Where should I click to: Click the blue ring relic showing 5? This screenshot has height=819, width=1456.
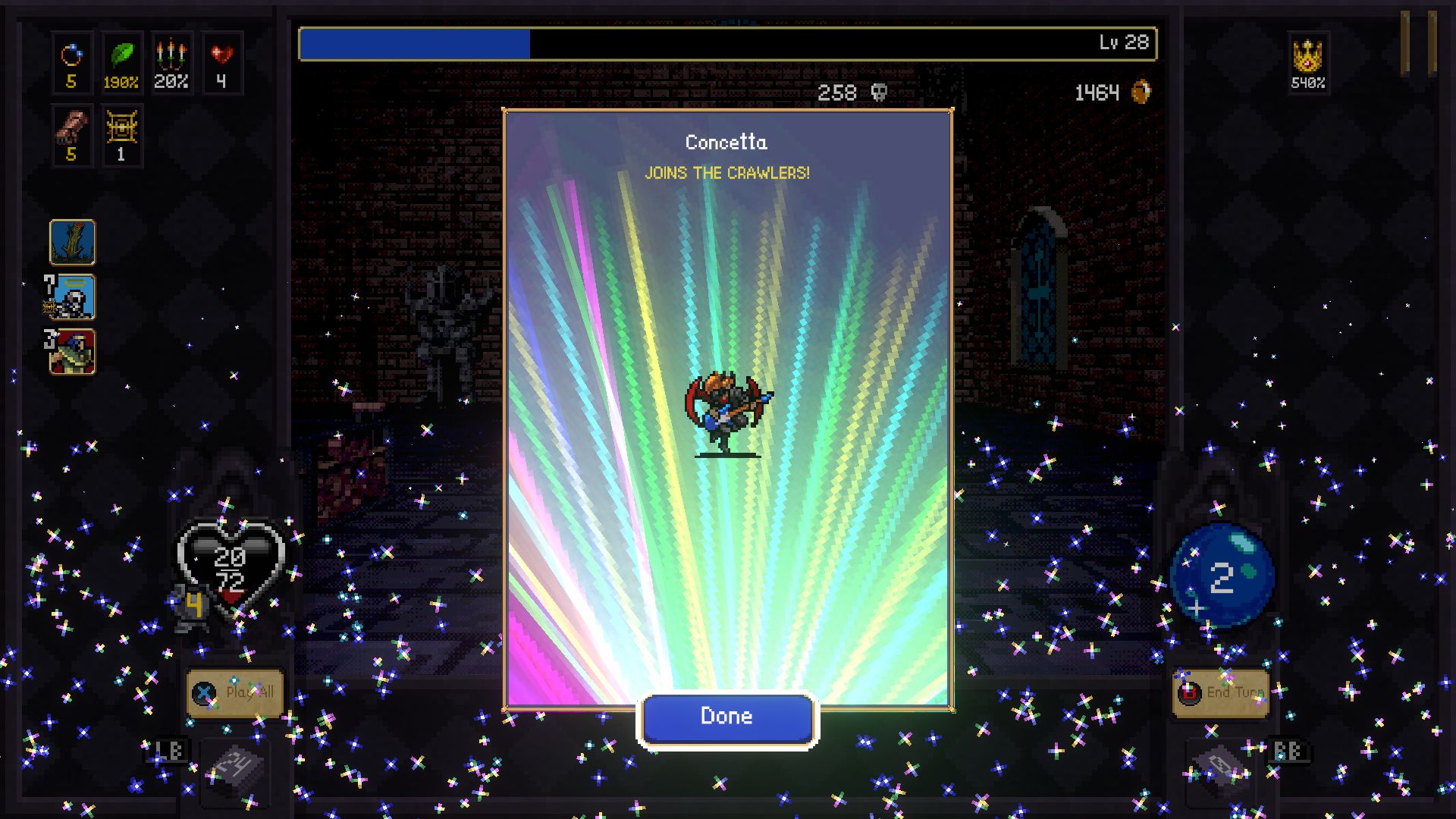[x=72, y=61]
